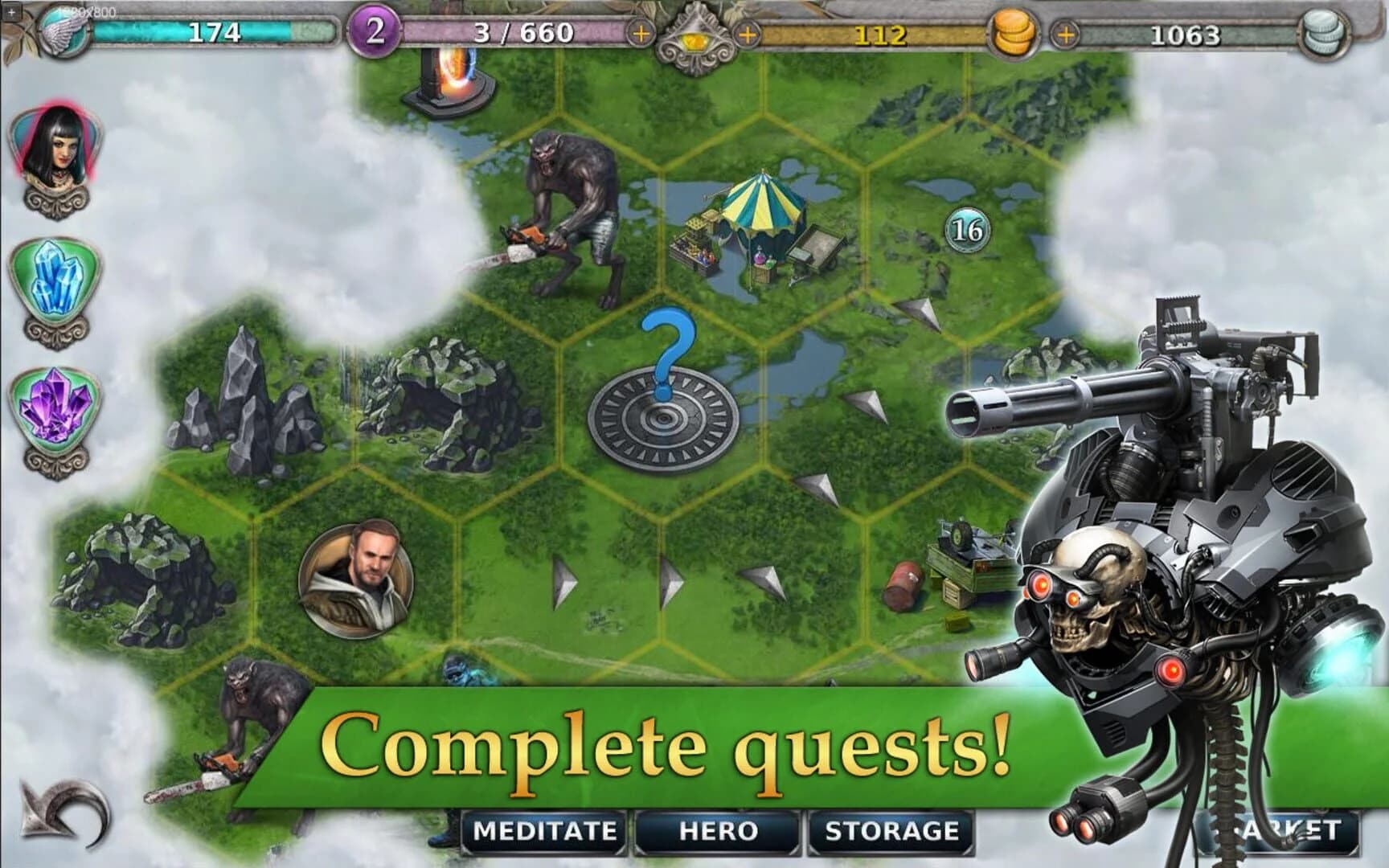
Task: Click the gold coins currency icon
Action: click(1014, 34)
